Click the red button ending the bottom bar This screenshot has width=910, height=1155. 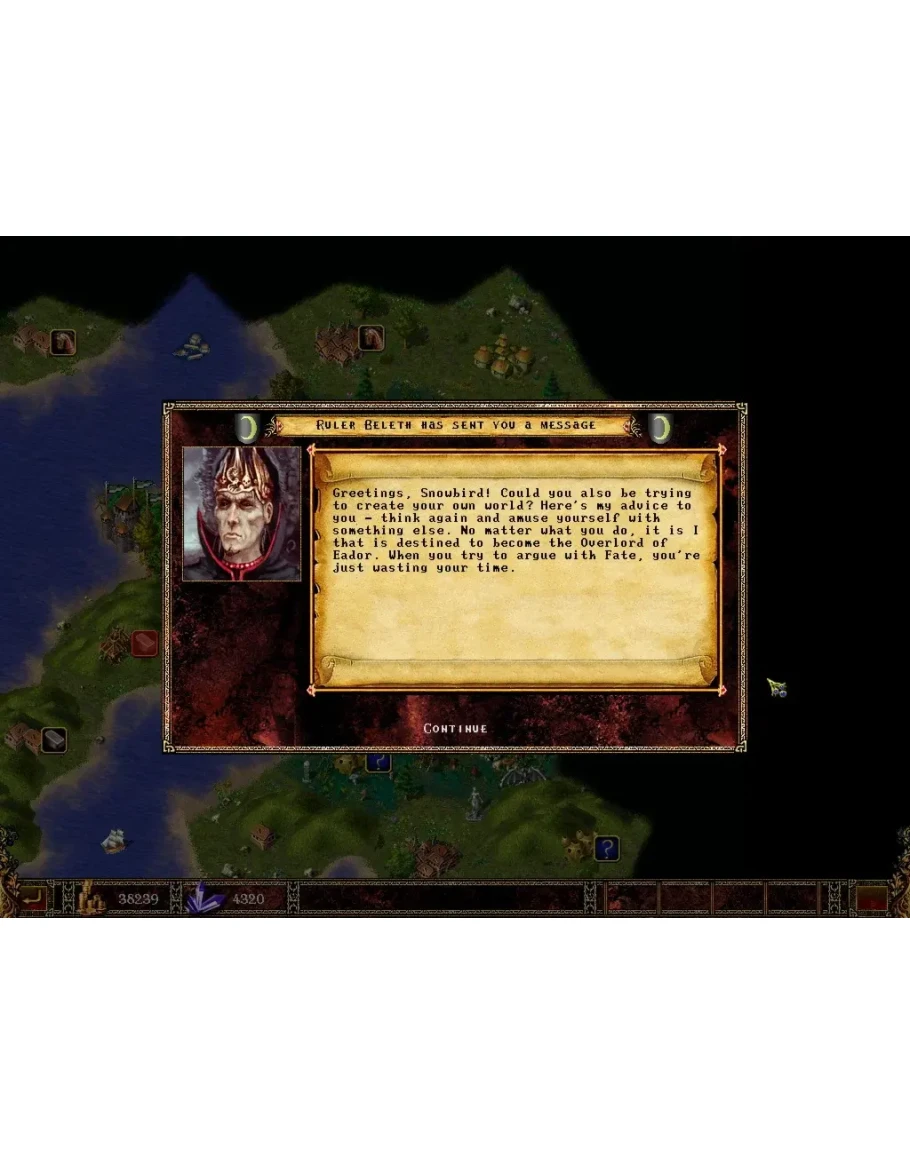coord(873,898)
